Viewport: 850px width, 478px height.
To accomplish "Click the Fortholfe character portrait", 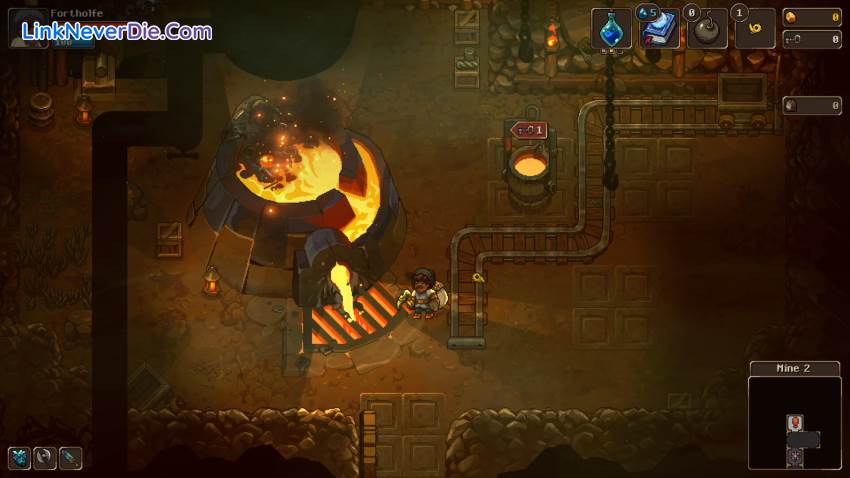I will pos(25,27).
